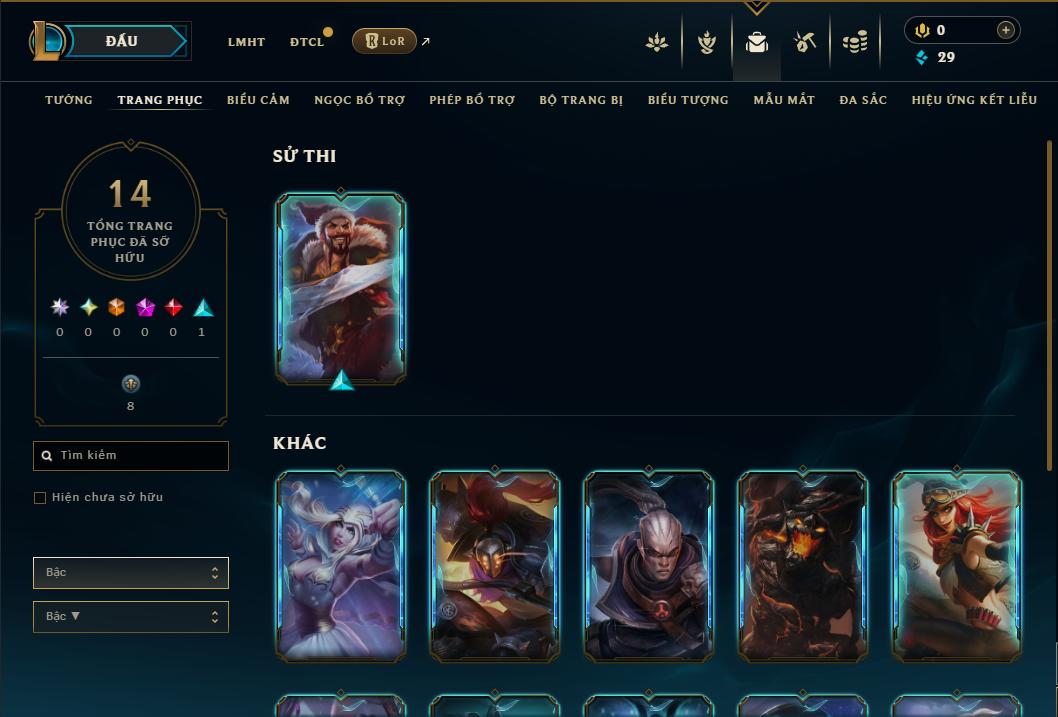Go to the PHÉP BỔ TRỢ tab

point(472,100)
